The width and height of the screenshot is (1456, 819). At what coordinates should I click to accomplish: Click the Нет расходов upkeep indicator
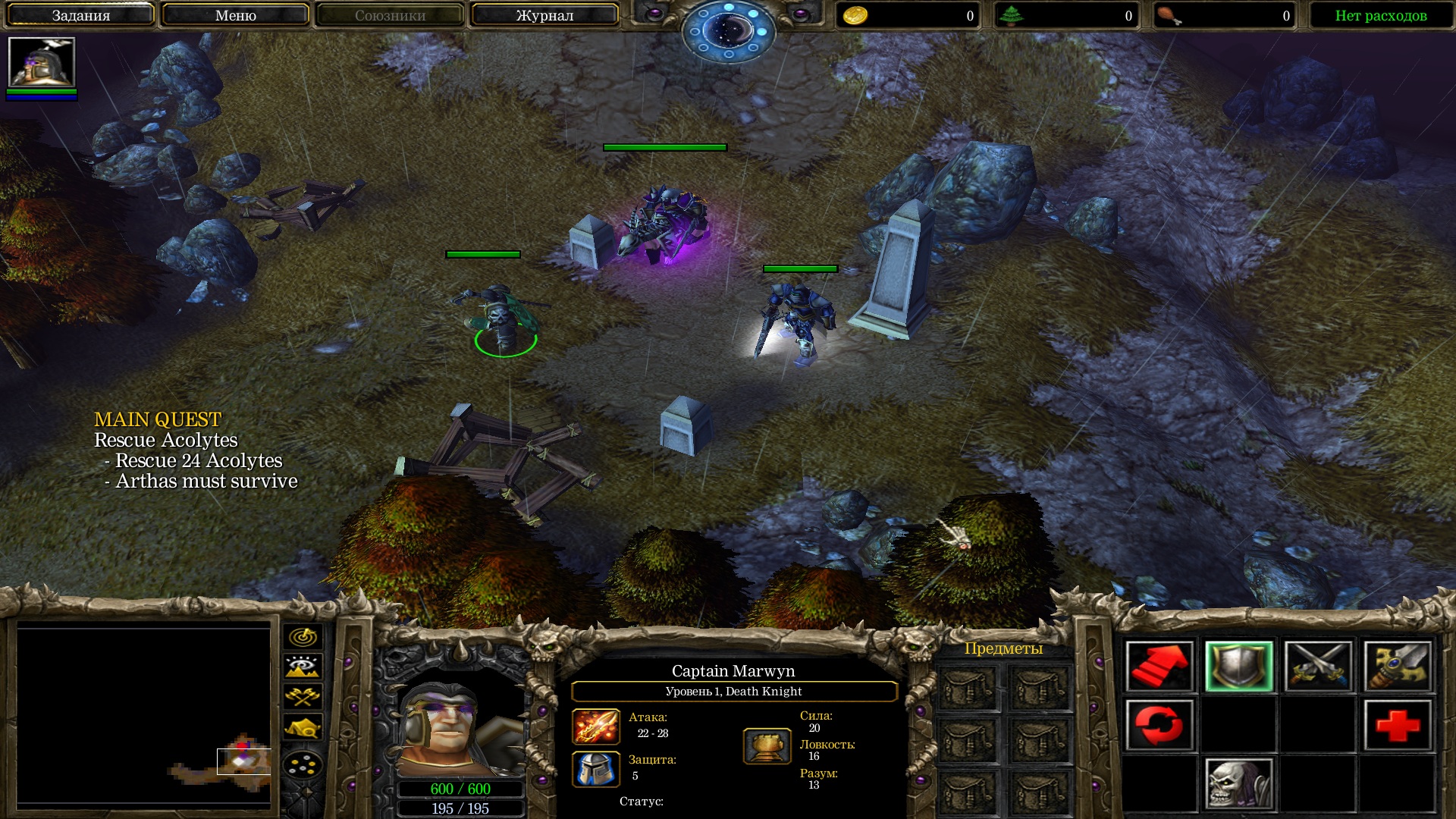[1380, 15]
